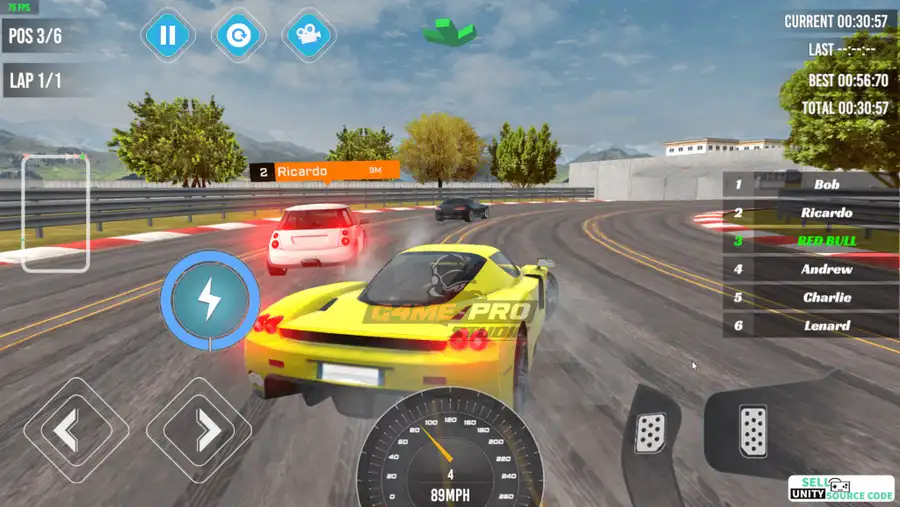This screenshot has height=507, width=900.
Task: Select Charlie in the race standings
Action: pyautogui.click(x=810, y=297)
